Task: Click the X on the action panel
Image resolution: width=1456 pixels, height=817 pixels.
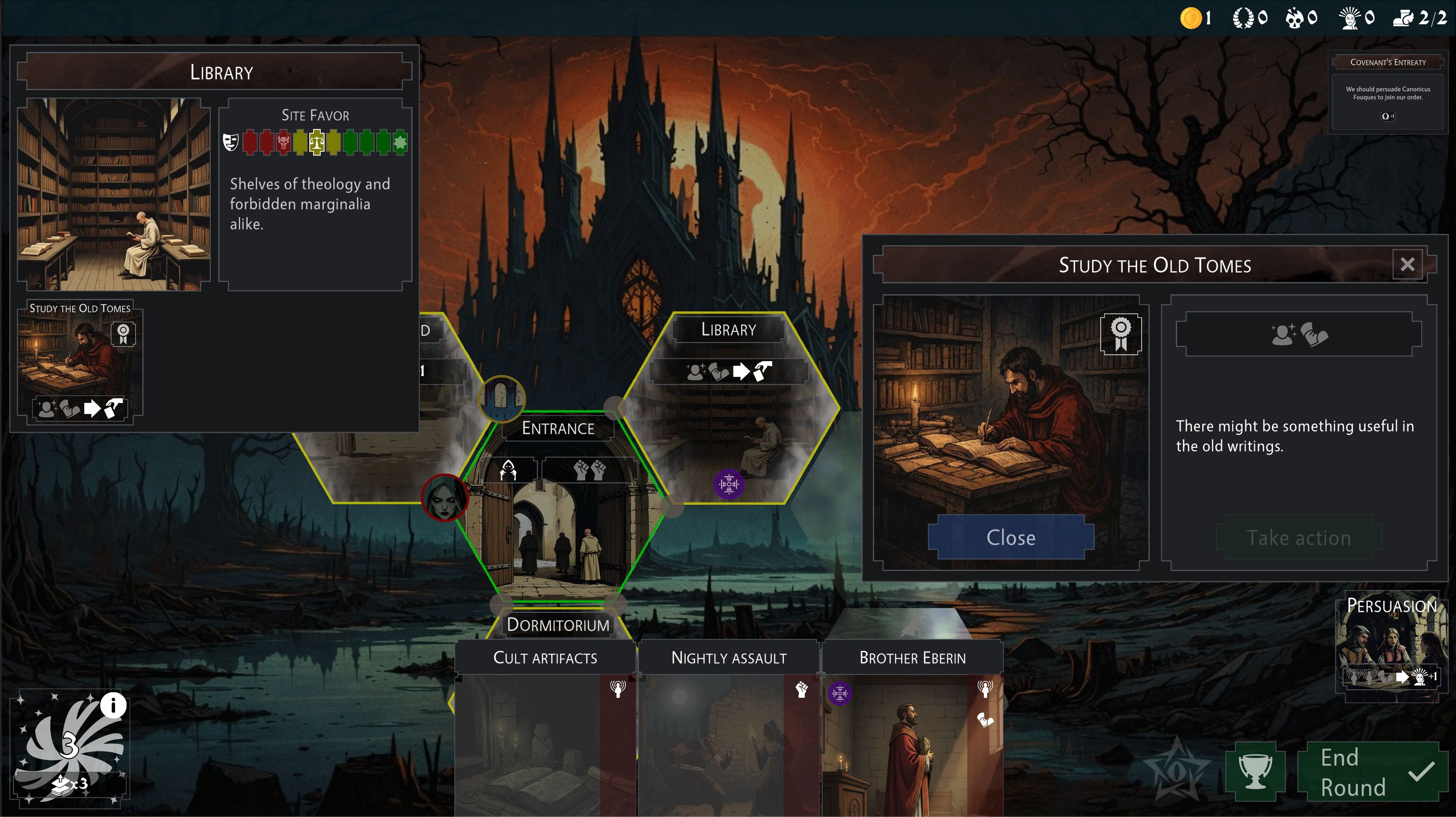Action: coord(1407,264)
